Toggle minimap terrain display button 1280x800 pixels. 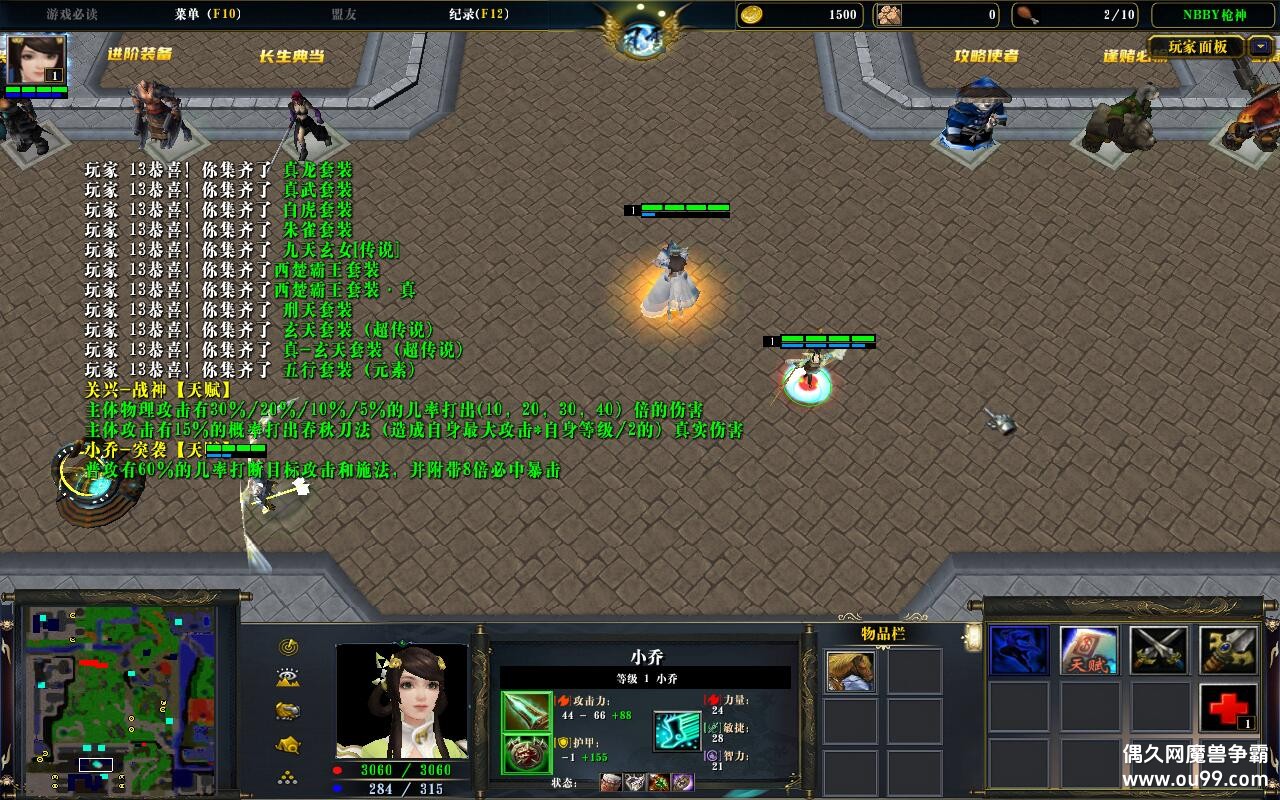click(289, 679)
